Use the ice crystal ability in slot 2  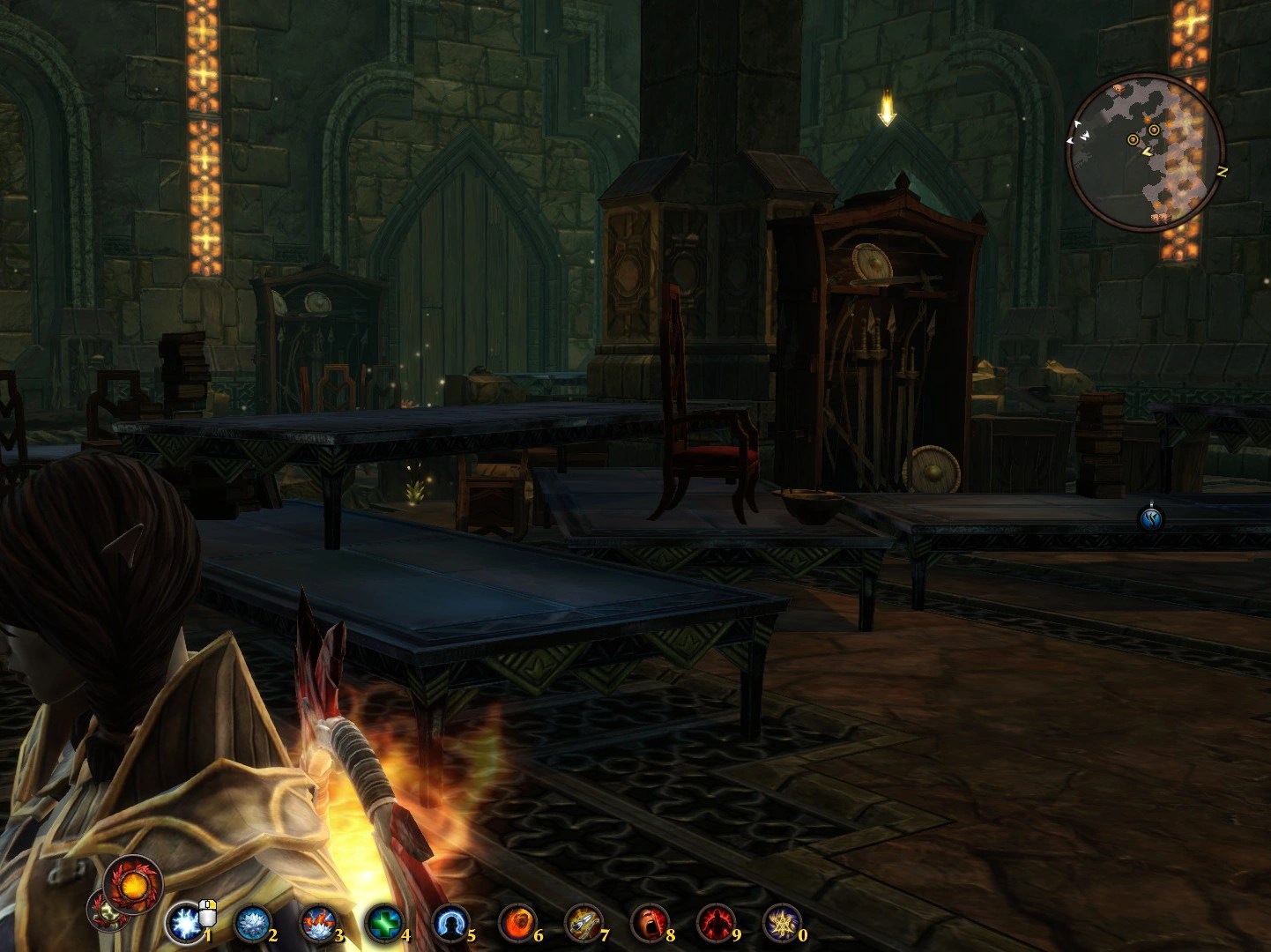coord(253,924)
